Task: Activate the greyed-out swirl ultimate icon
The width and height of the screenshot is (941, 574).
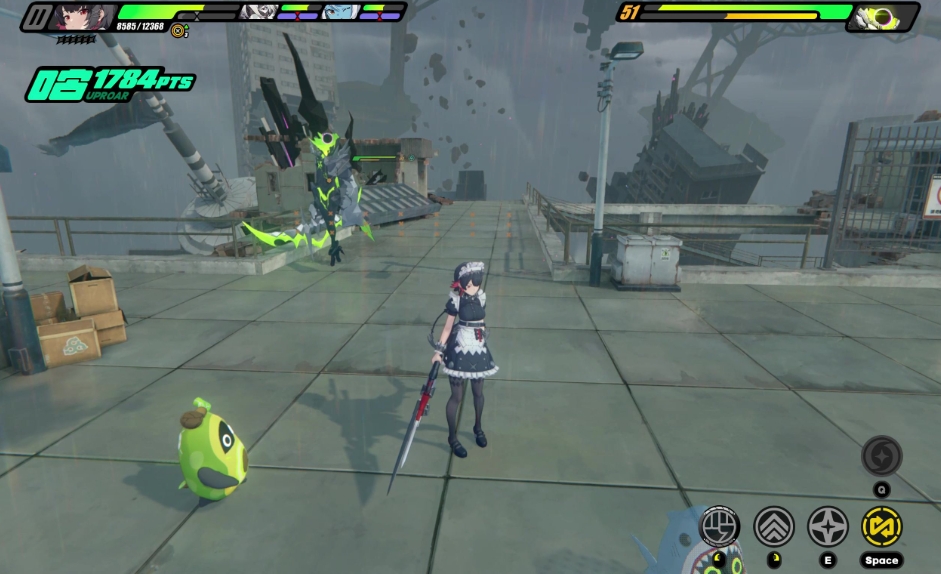Action: click(881, 456)
